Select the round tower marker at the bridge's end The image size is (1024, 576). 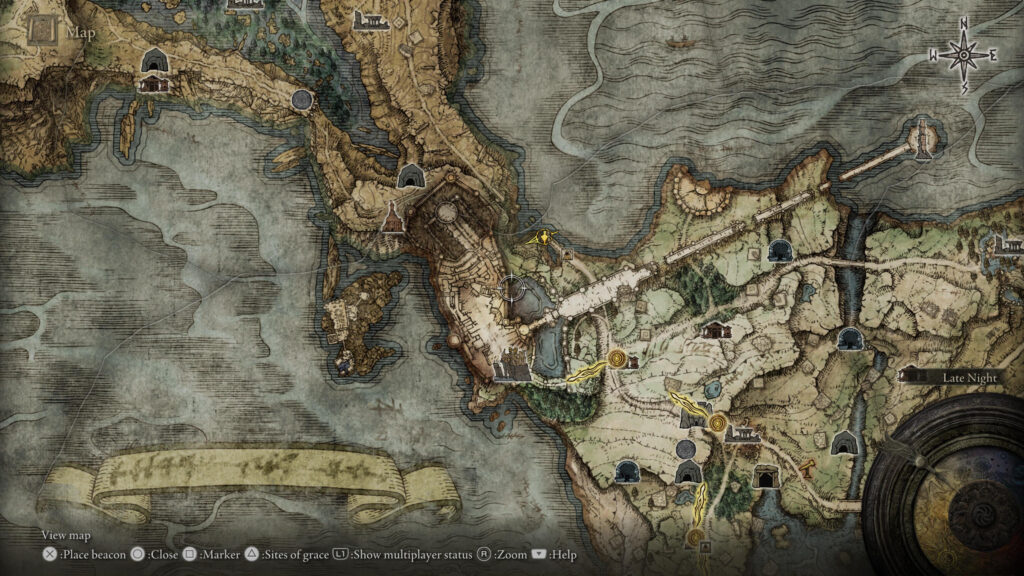click(x=920, y=137)
